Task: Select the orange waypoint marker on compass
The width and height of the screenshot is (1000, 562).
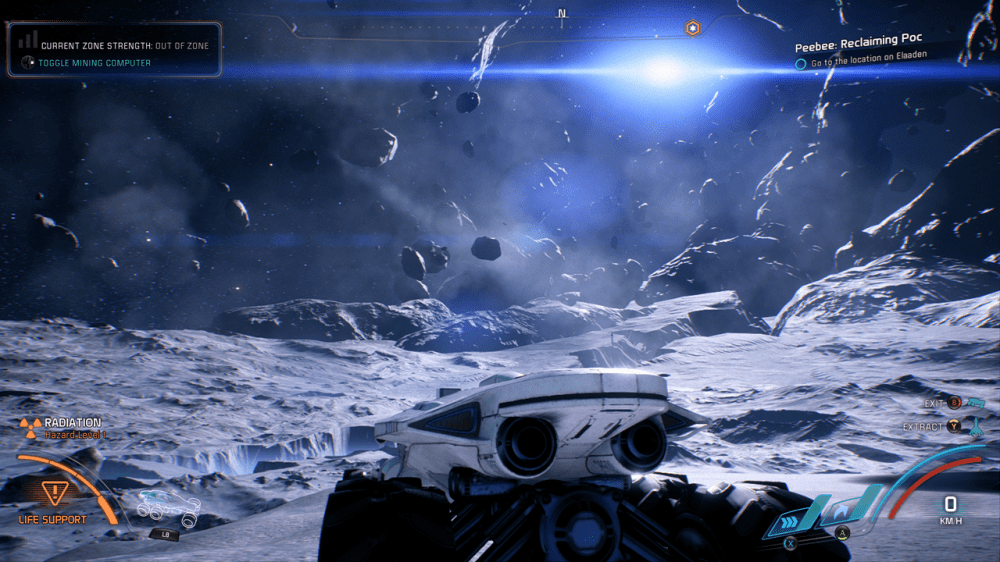Action: tap(692, 28)
